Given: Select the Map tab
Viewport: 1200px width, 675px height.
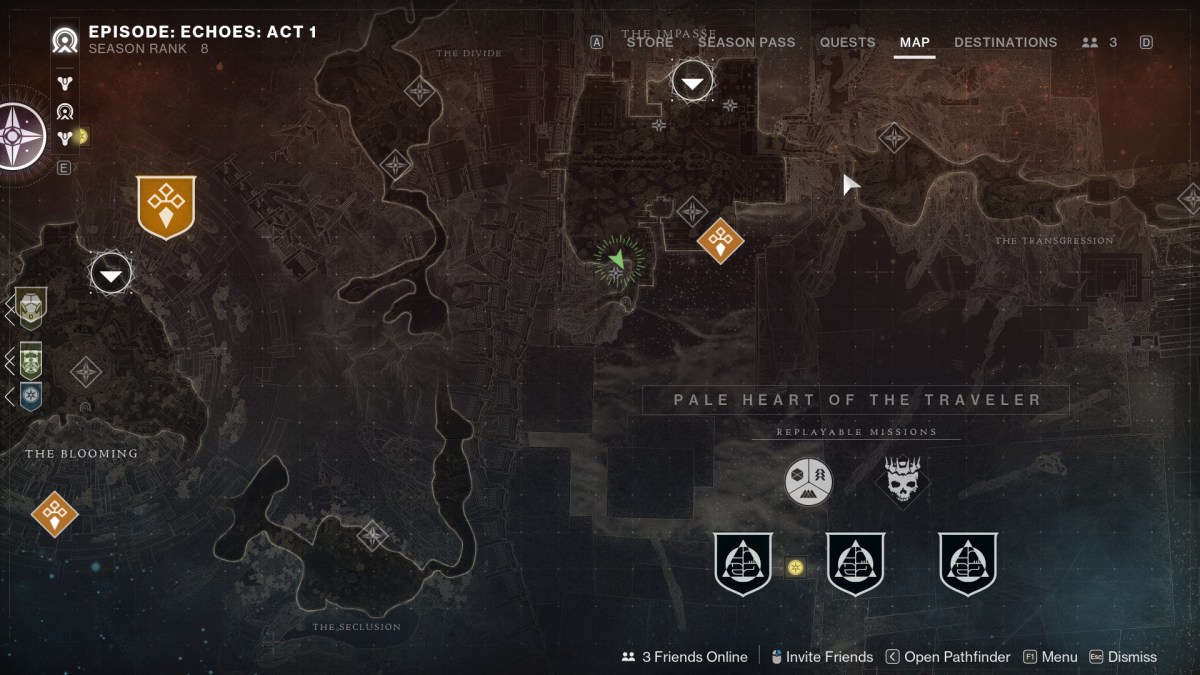Looking at the screenshot, I should (914, 42).
